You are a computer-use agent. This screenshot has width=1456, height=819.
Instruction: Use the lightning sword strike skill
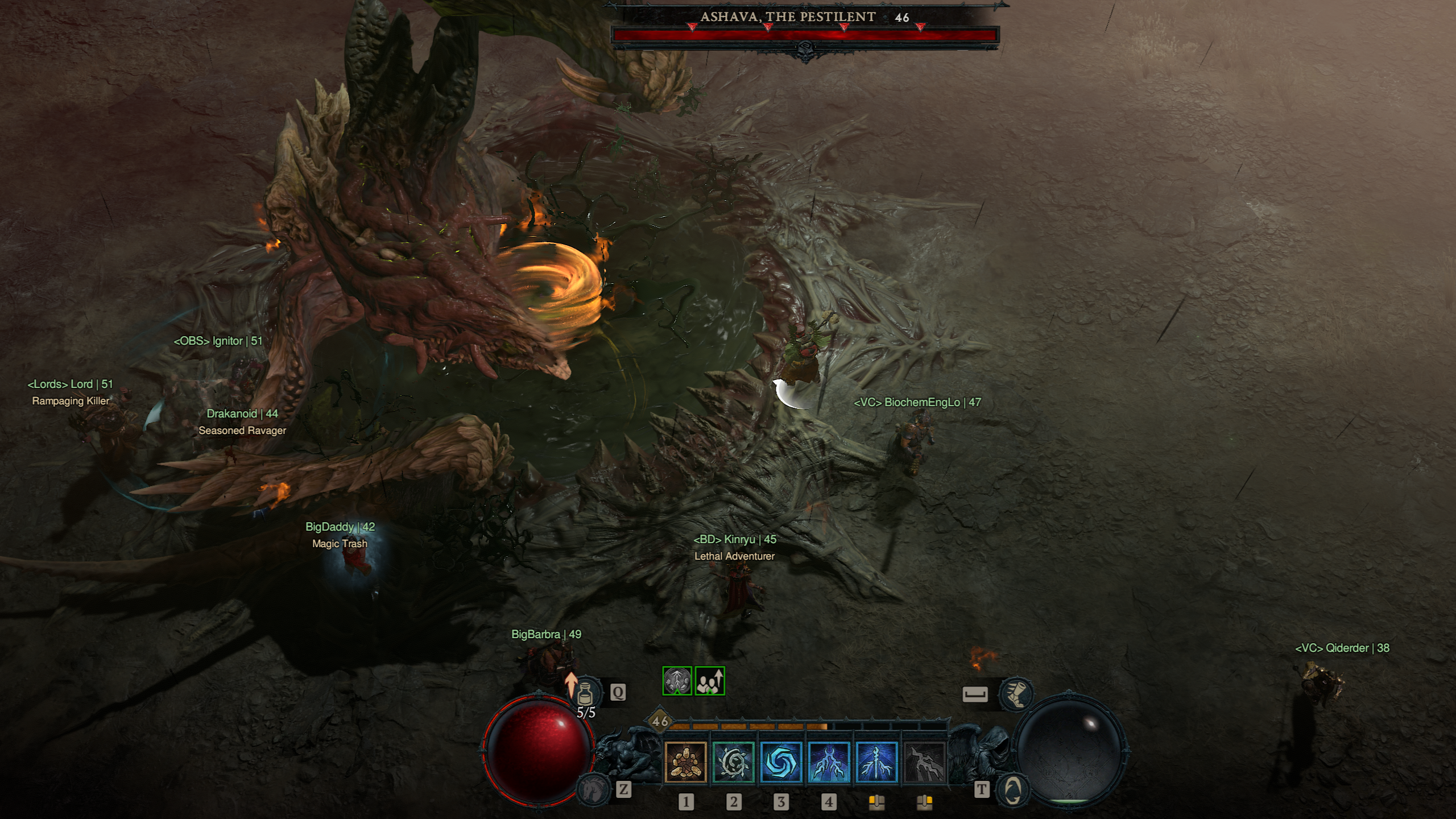876,763
